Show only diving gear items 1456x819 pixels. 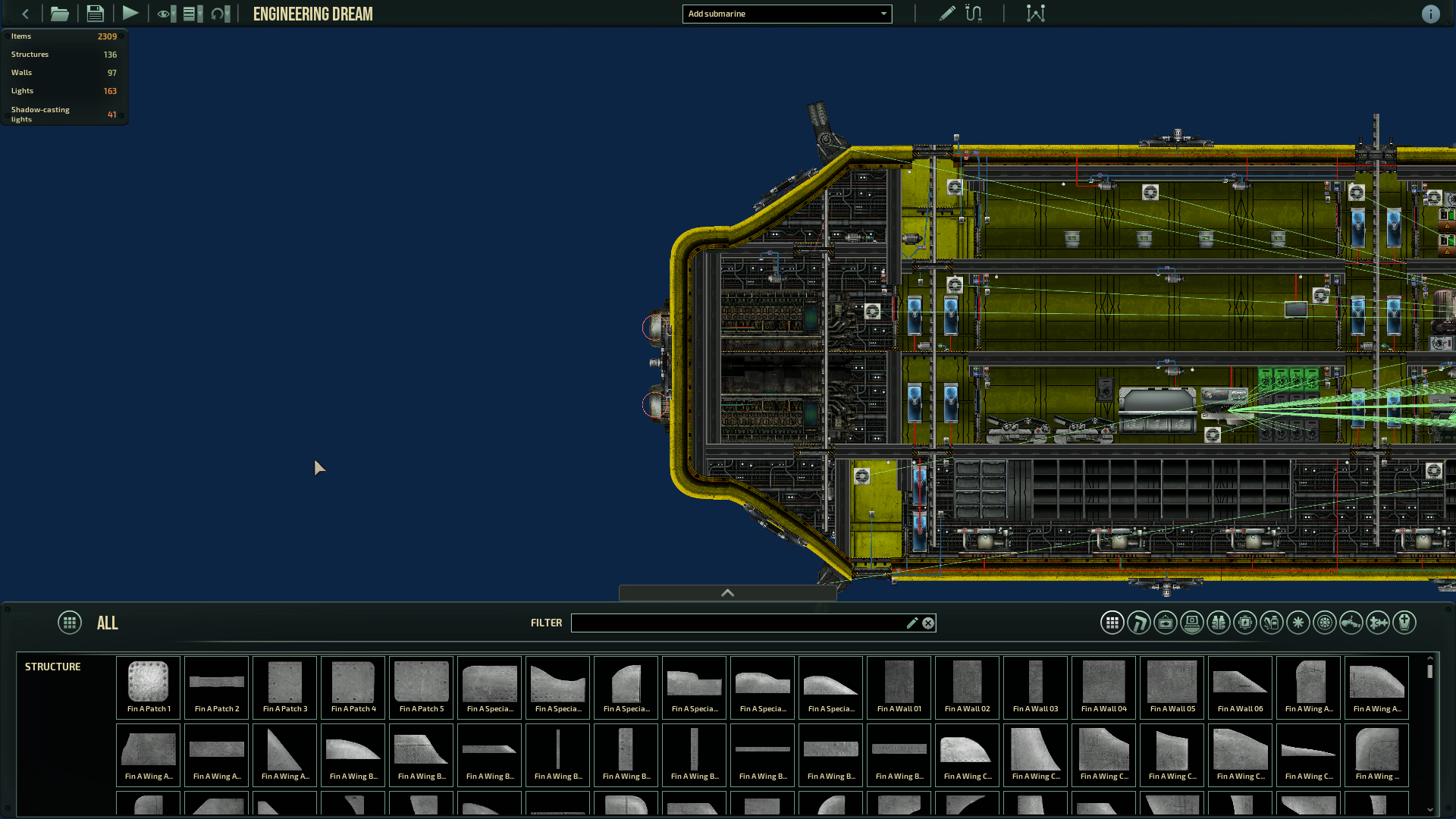point(1219,623)
